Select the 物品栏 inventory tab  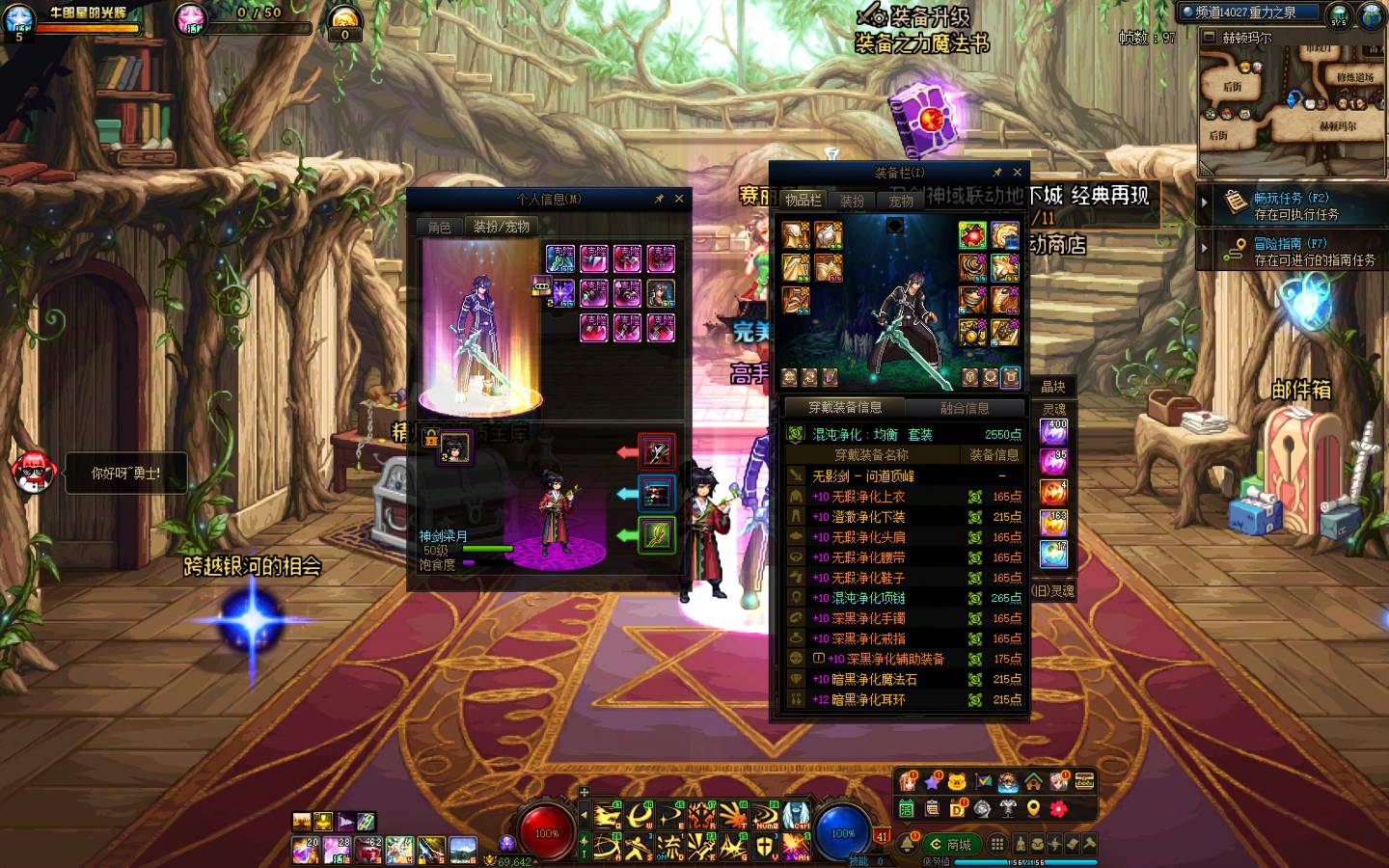click(x=803, y=201)
